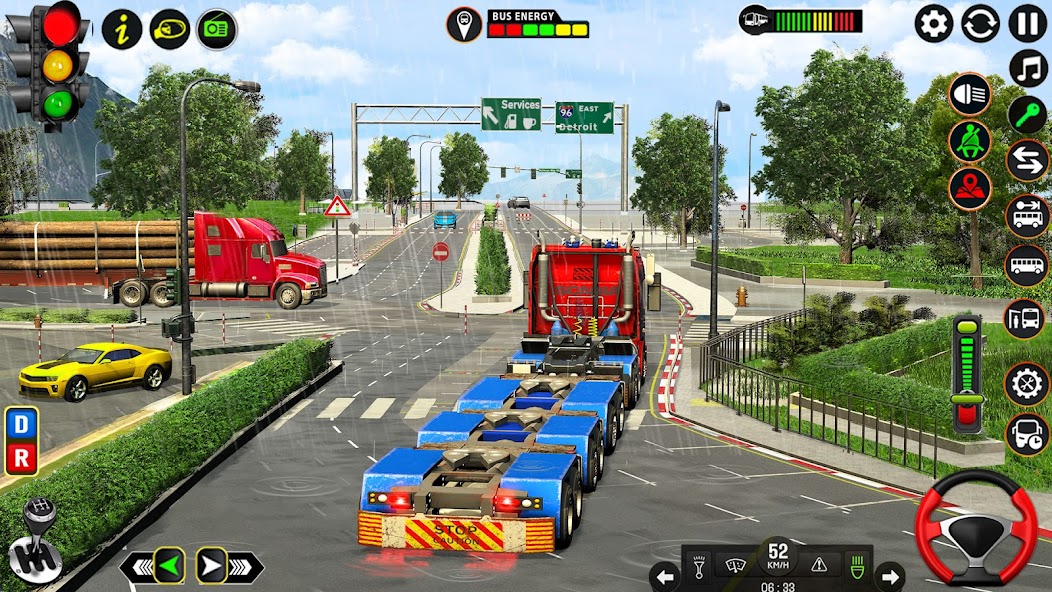Tap the circular arrows refresh button

[980, 23]
